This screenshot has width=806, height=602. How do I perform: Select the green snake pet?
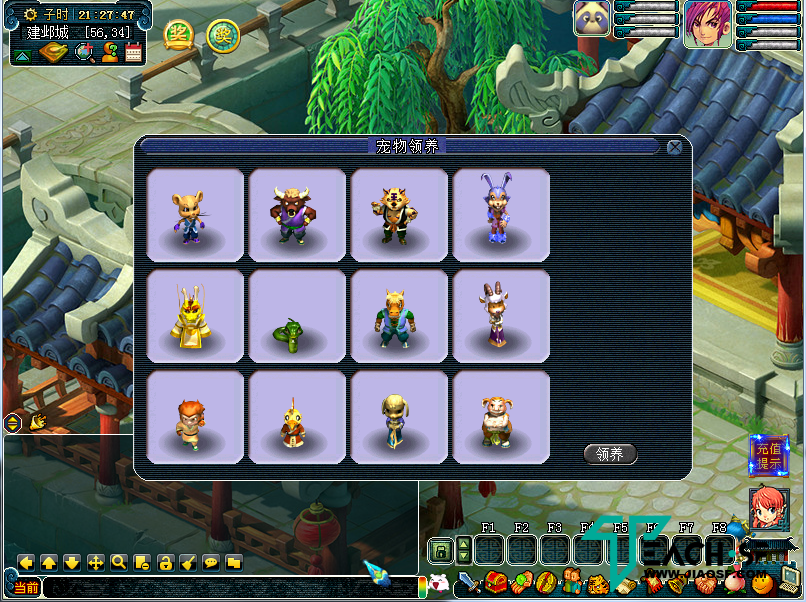(297, 316)
